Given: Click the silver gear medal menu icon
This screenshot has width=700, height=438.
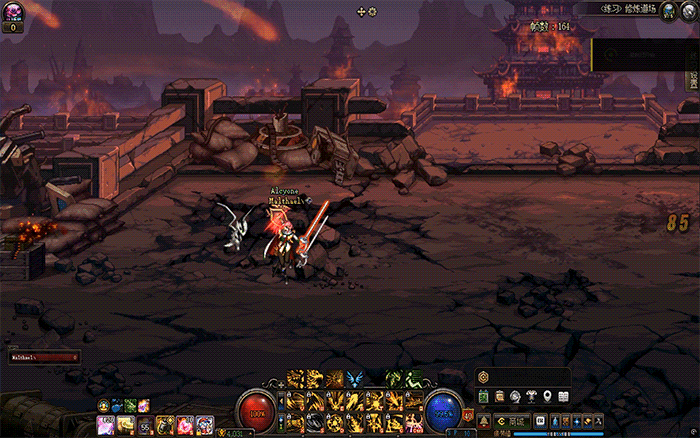Looking at the screenshot, I should [514, 397].
